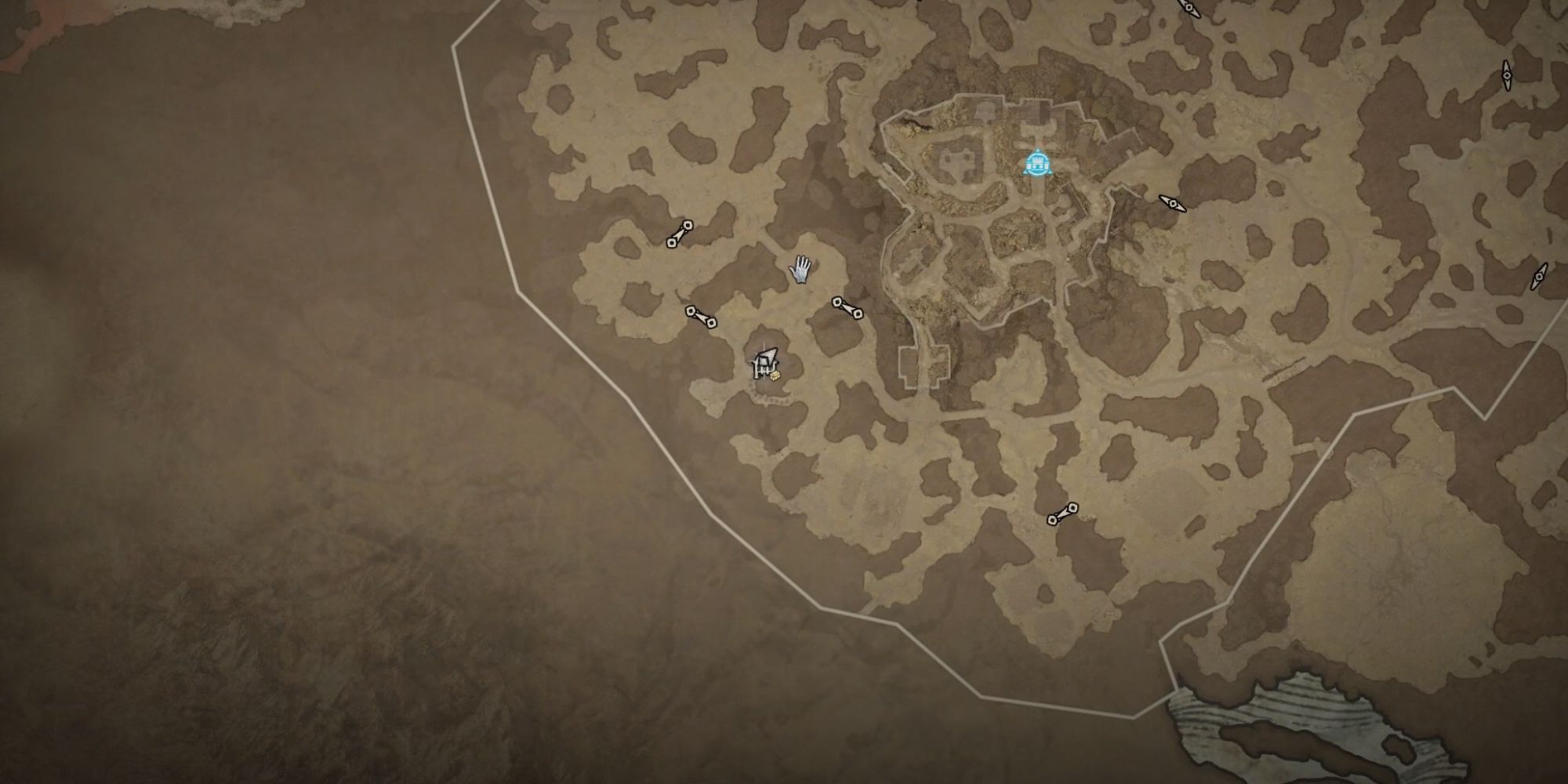Screen dimensions: 1568x784
Task: Click the marker near the top-right map corner
Action: pyautogui.click(x=1506, y=74)
